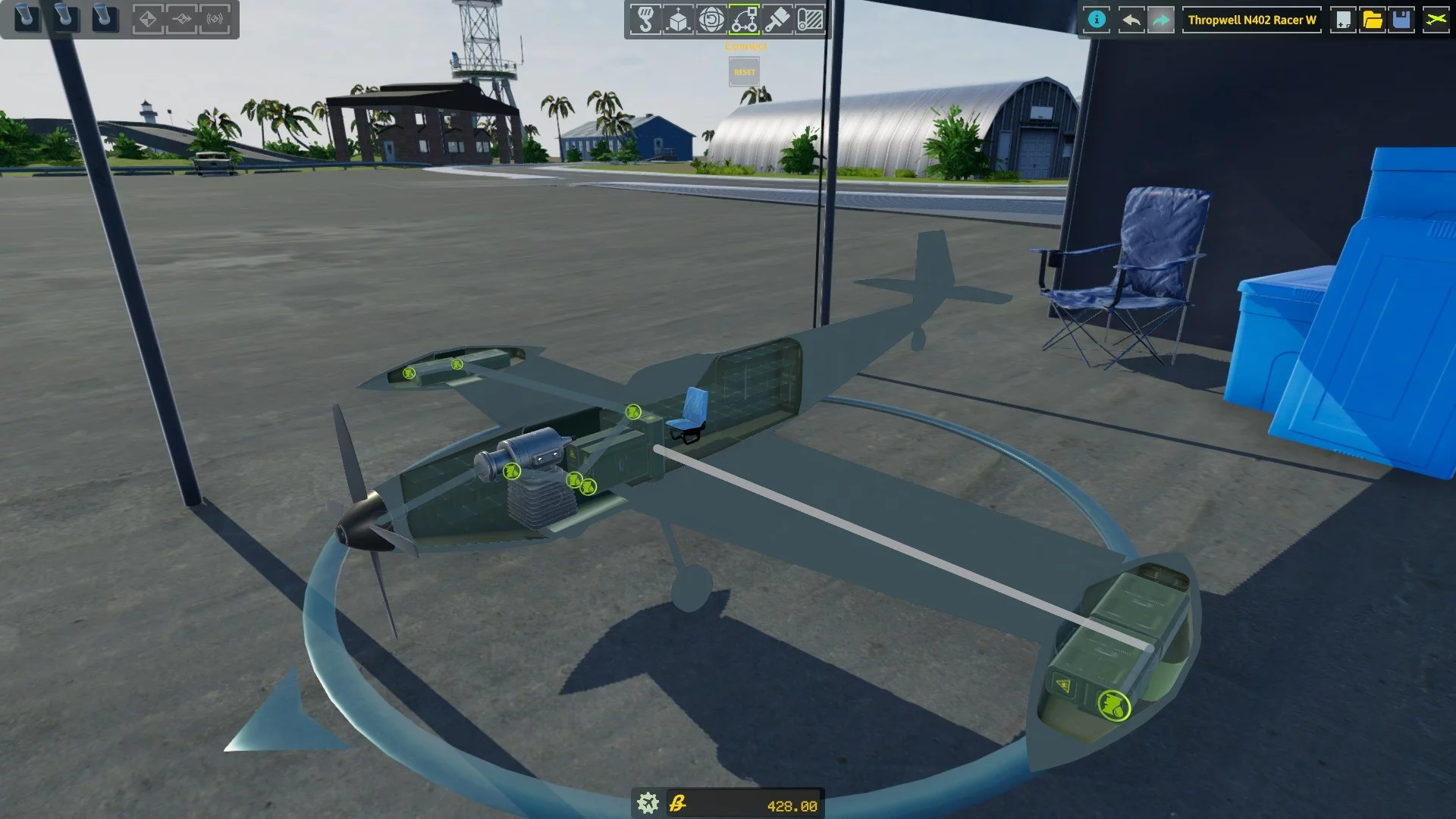This screenshot has height=819, width=1456.
Task: Activate the rotate globe tool
Action: (x=711, y=20)
